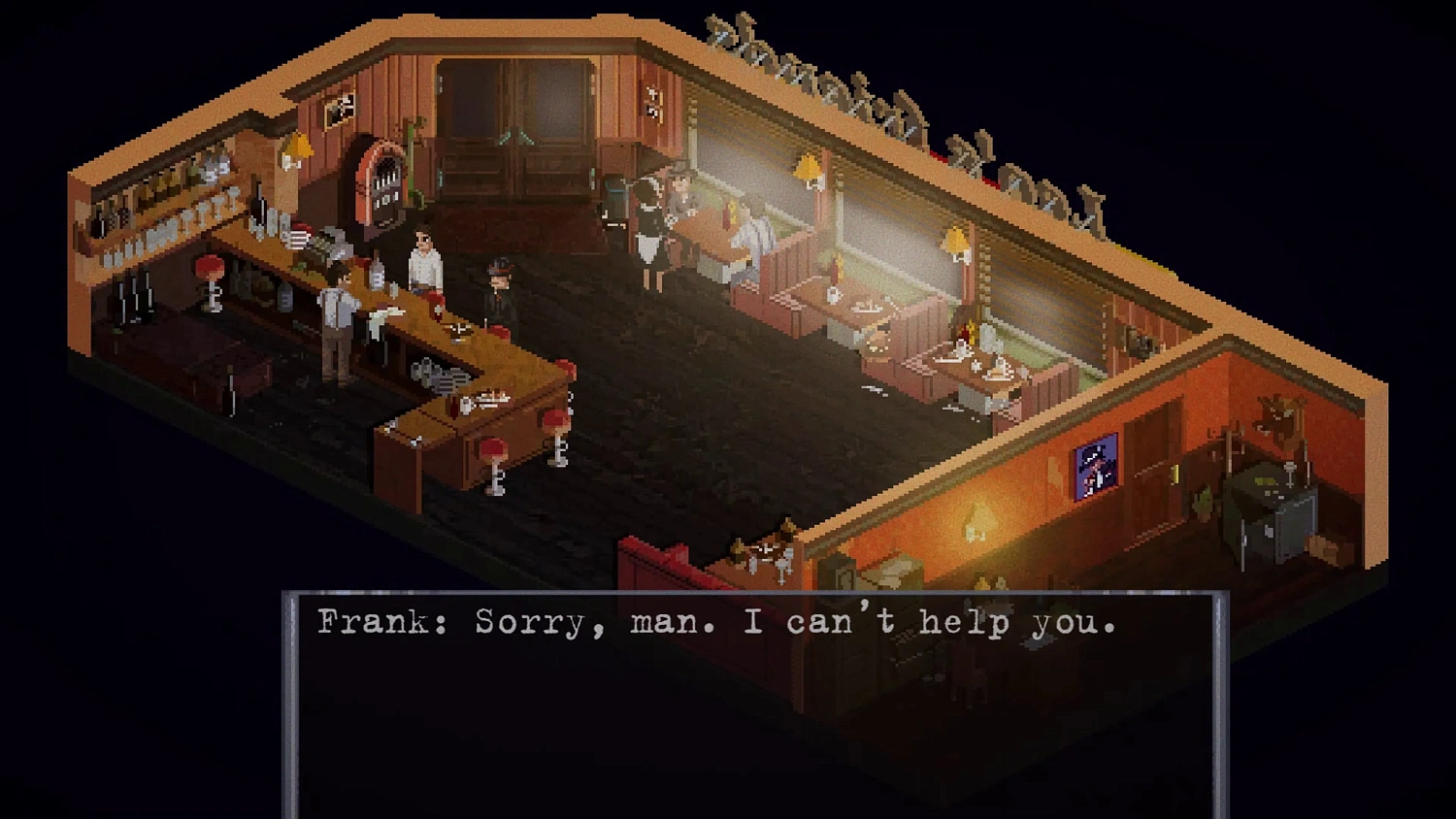The image size is (1456, 819).
Task: Select the small picture frame above the jukebox
Action: click(340, 107)
